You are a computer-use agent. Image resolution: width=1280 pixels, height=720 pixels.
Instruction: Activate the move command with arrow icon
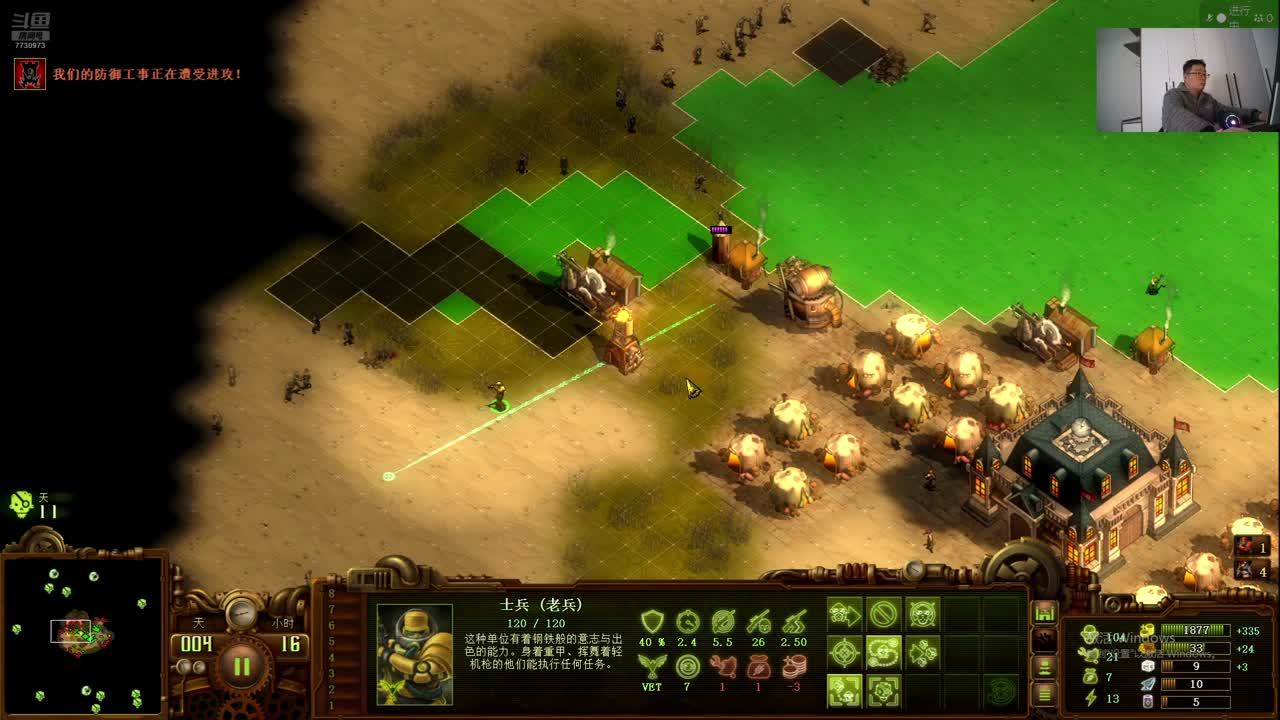pyautogui.click(x=845, y=613)
